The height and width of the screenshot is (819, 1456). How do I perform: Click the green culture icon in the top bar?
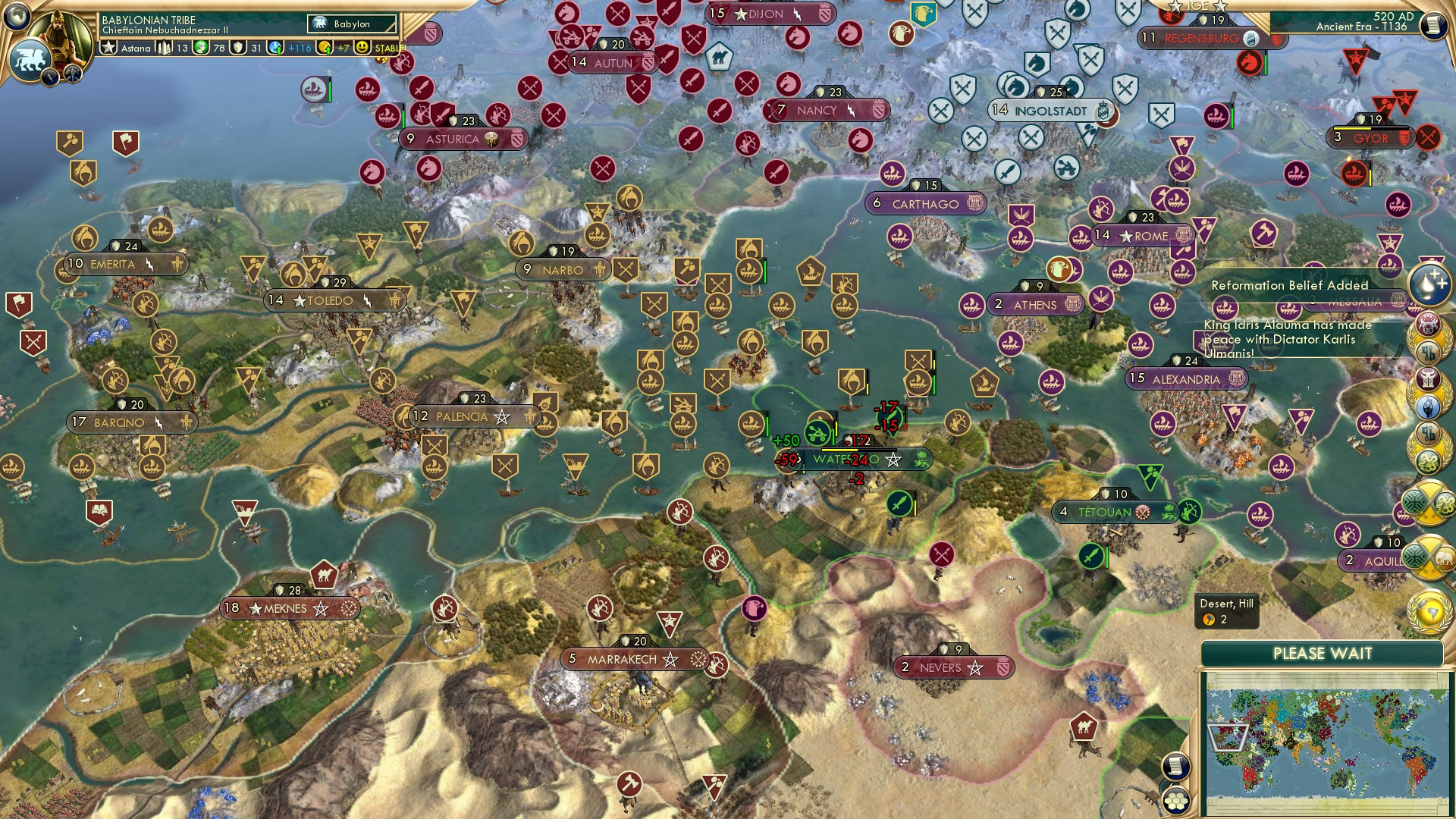point(201,47)
